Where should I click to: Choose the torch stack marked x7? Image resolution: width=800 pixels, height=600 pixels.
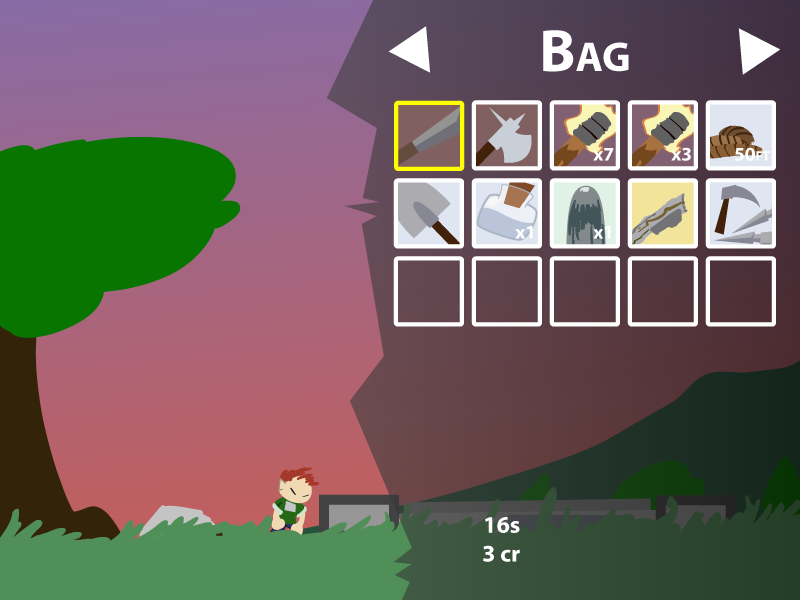click(x=585, y=136)
